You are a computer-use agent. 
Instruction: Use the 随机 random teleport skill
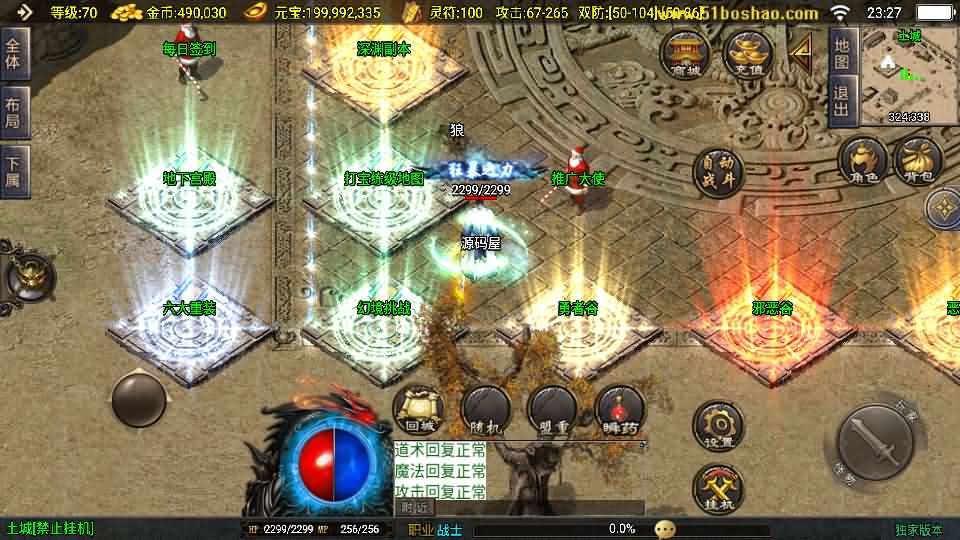click(x=485, y=409)
